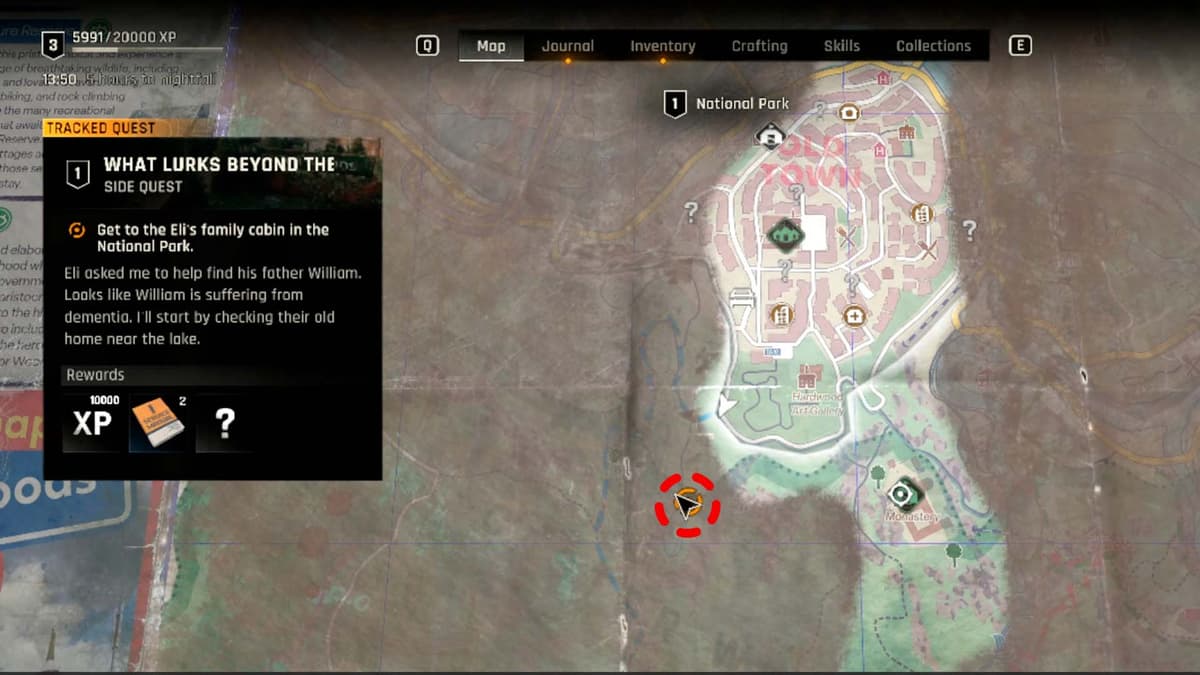This screenshot has height=675, width=1200.
Task: Click the green safe zone icon in Old Town
Action: point(785,233)
